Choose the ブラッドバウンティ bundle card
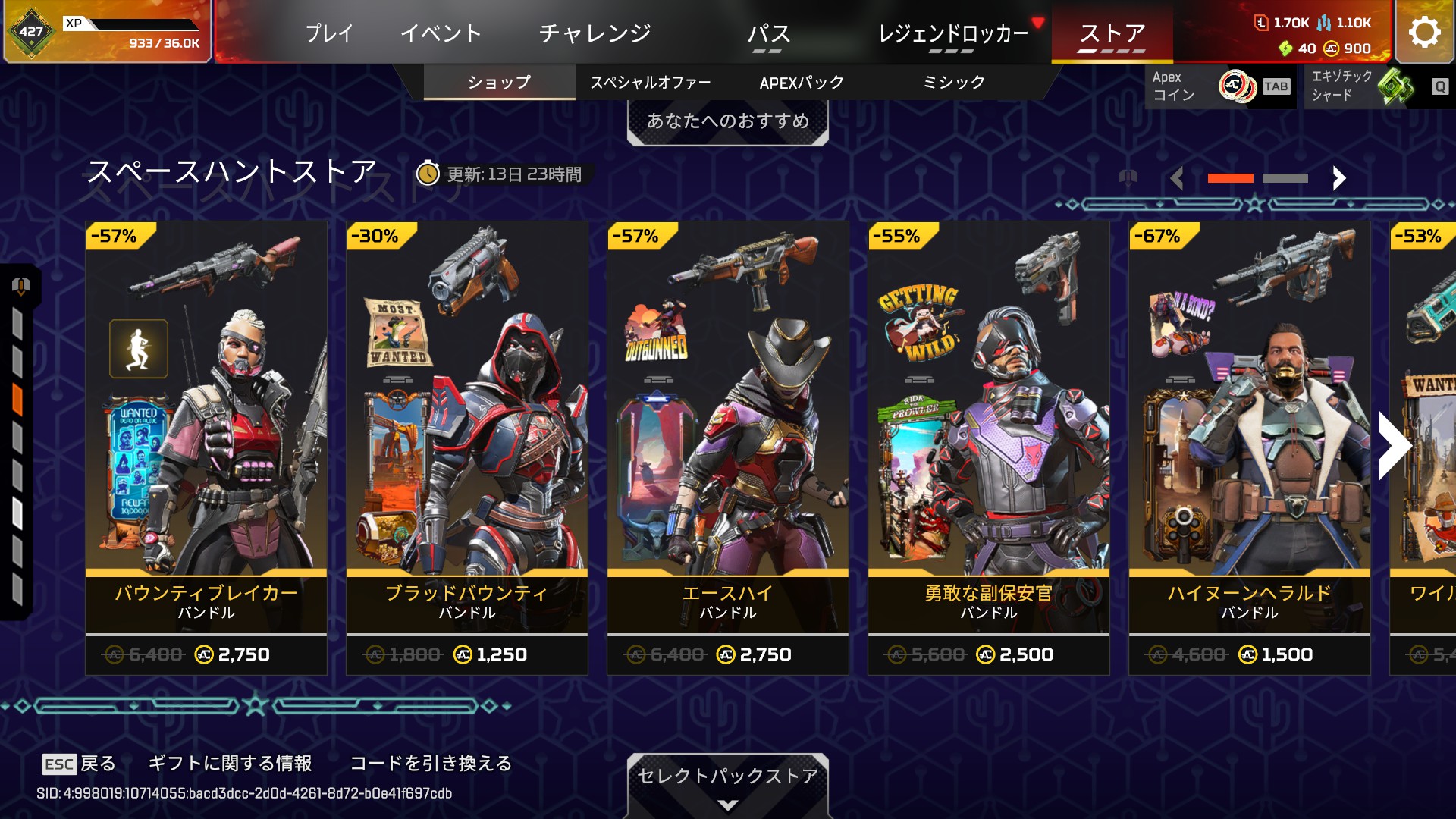 click(x=467, y=447)
